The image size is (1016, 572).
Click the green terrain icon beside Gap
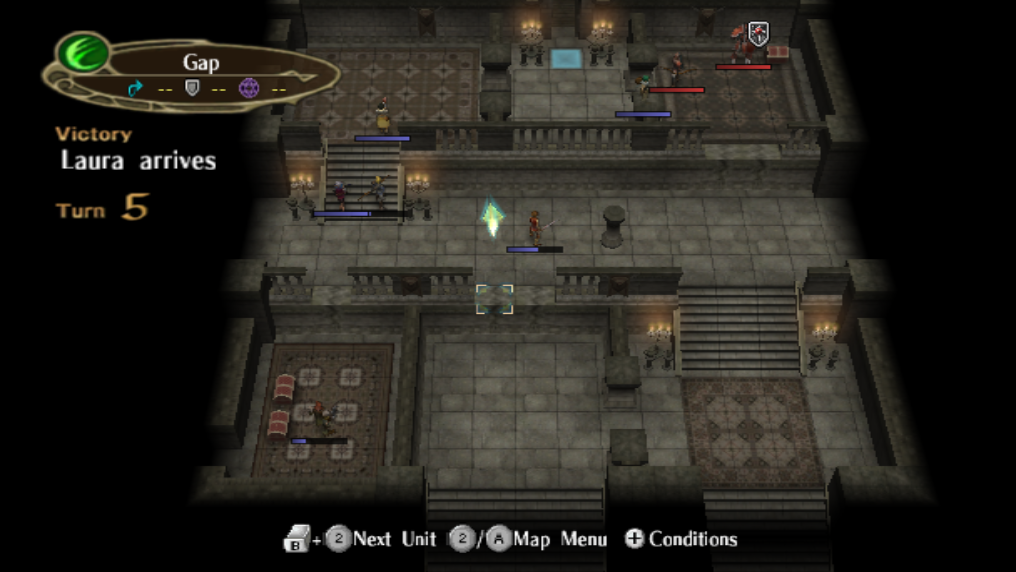pyautogui.click(x=83, y=53)
